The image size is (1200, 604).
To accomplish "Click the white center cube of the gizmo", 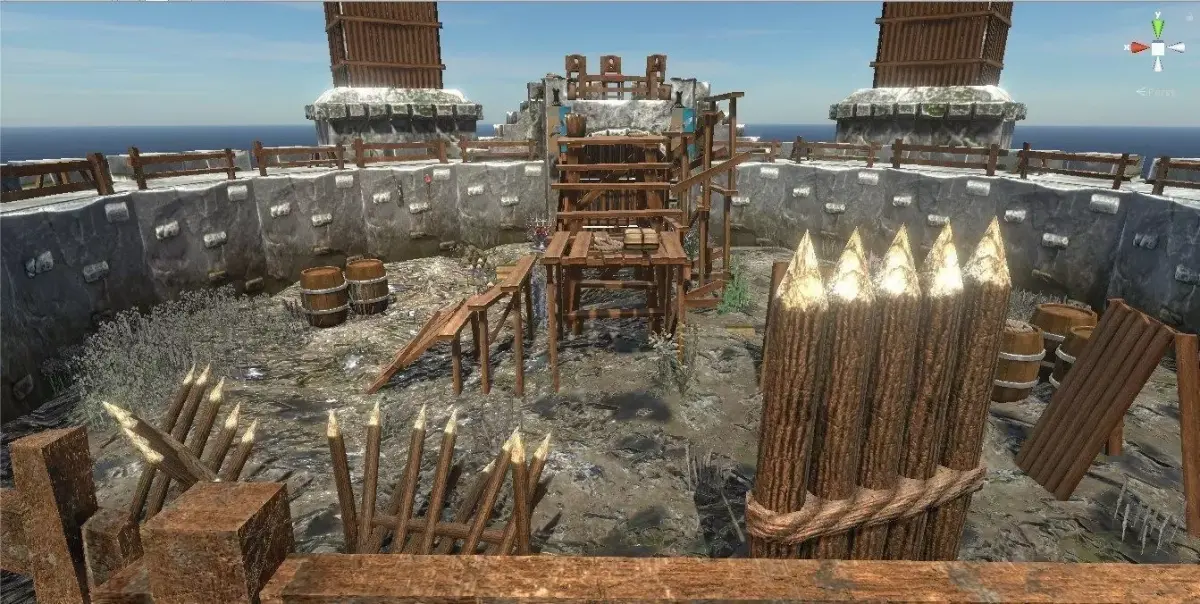I will pyautogui.click(x=1158, y=48).
